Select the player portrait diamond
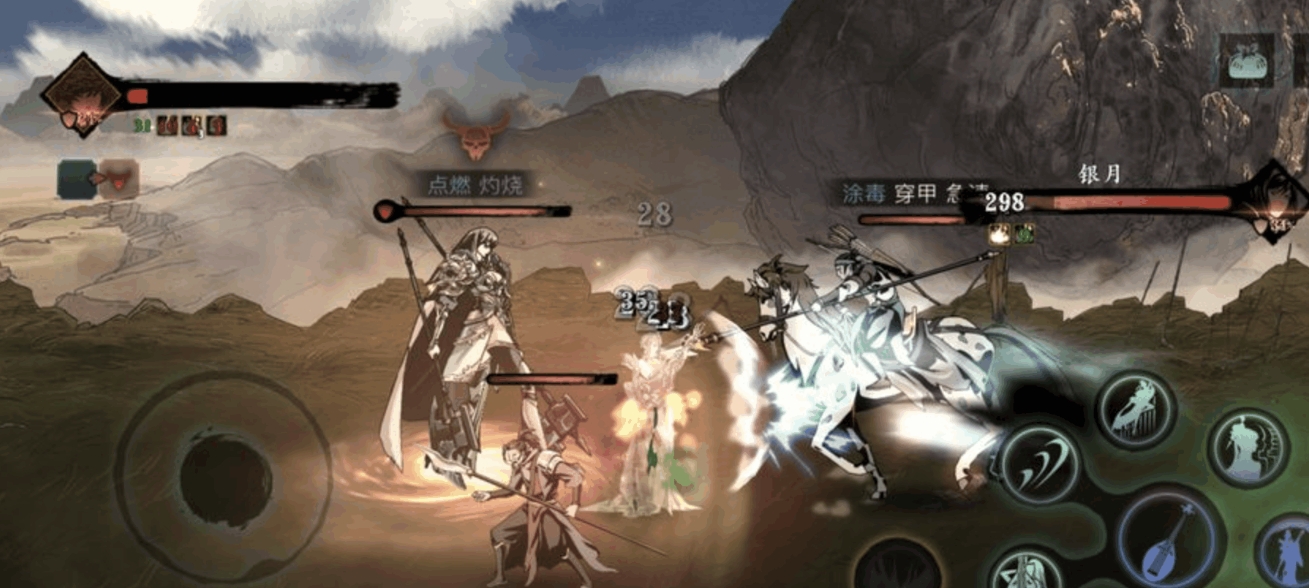The image size is (1309, 588). pos(82,95)
